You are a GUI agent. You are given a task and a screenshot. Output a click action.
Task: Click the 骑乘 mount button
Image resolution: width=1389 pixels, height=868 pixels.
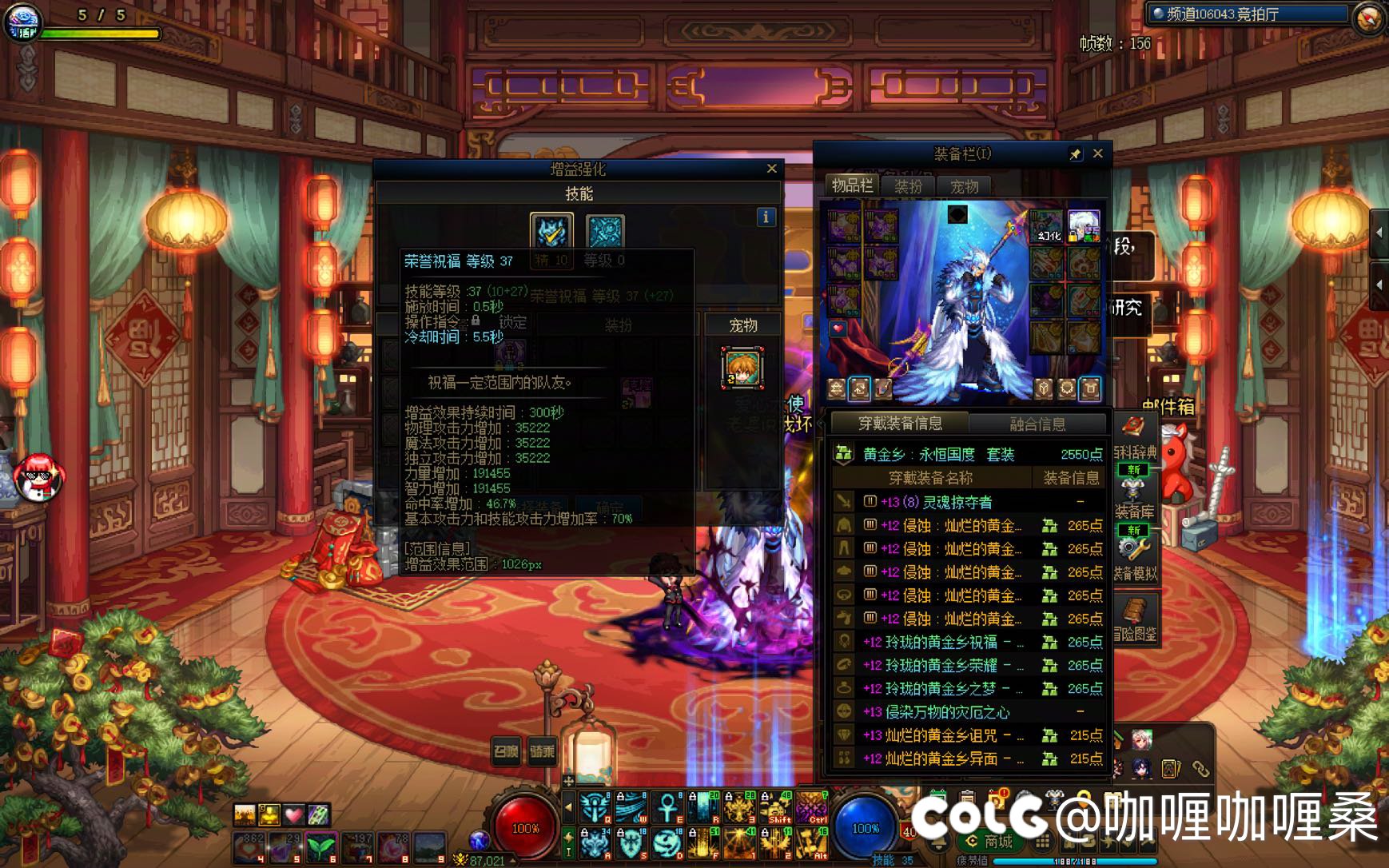click(543, 751)
